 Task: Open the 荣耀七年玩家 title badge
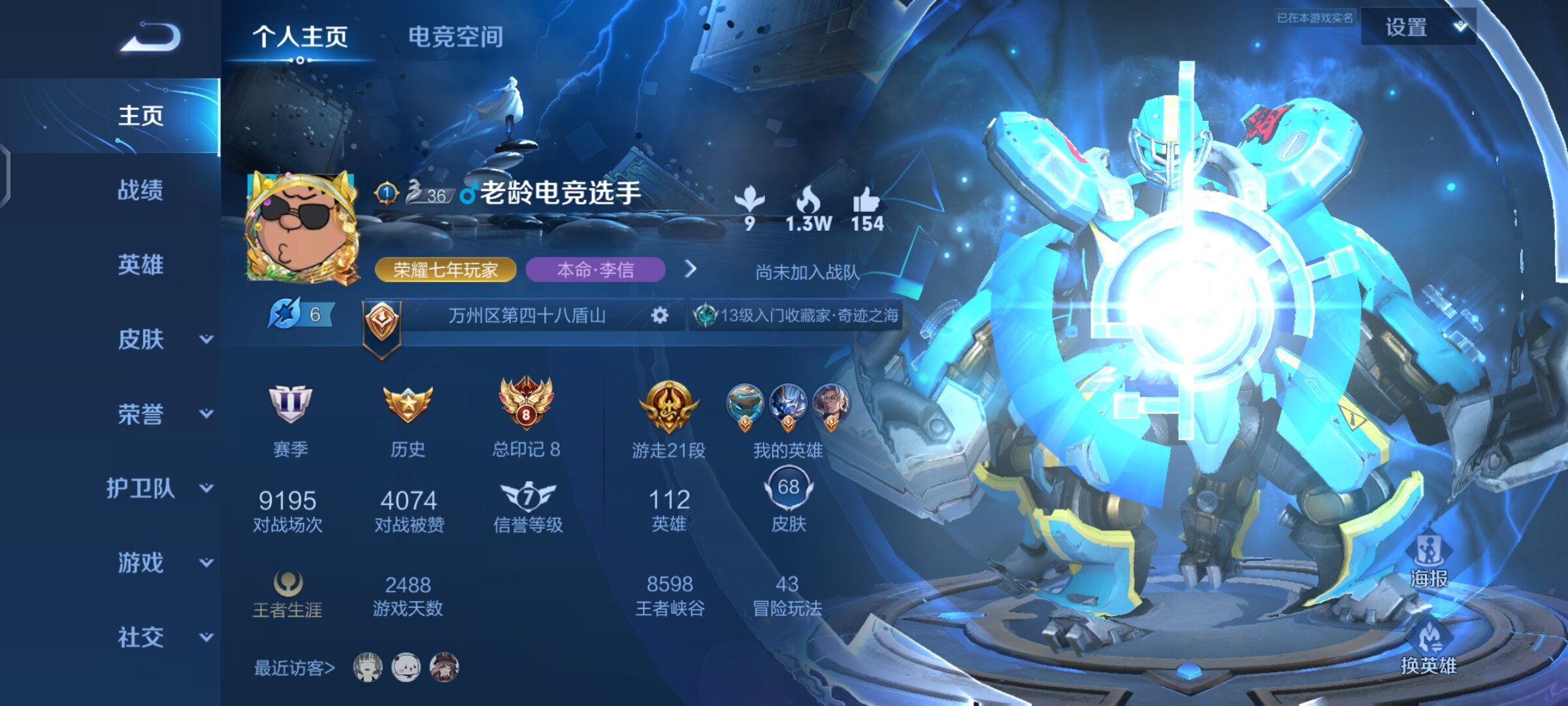(446, 270)
